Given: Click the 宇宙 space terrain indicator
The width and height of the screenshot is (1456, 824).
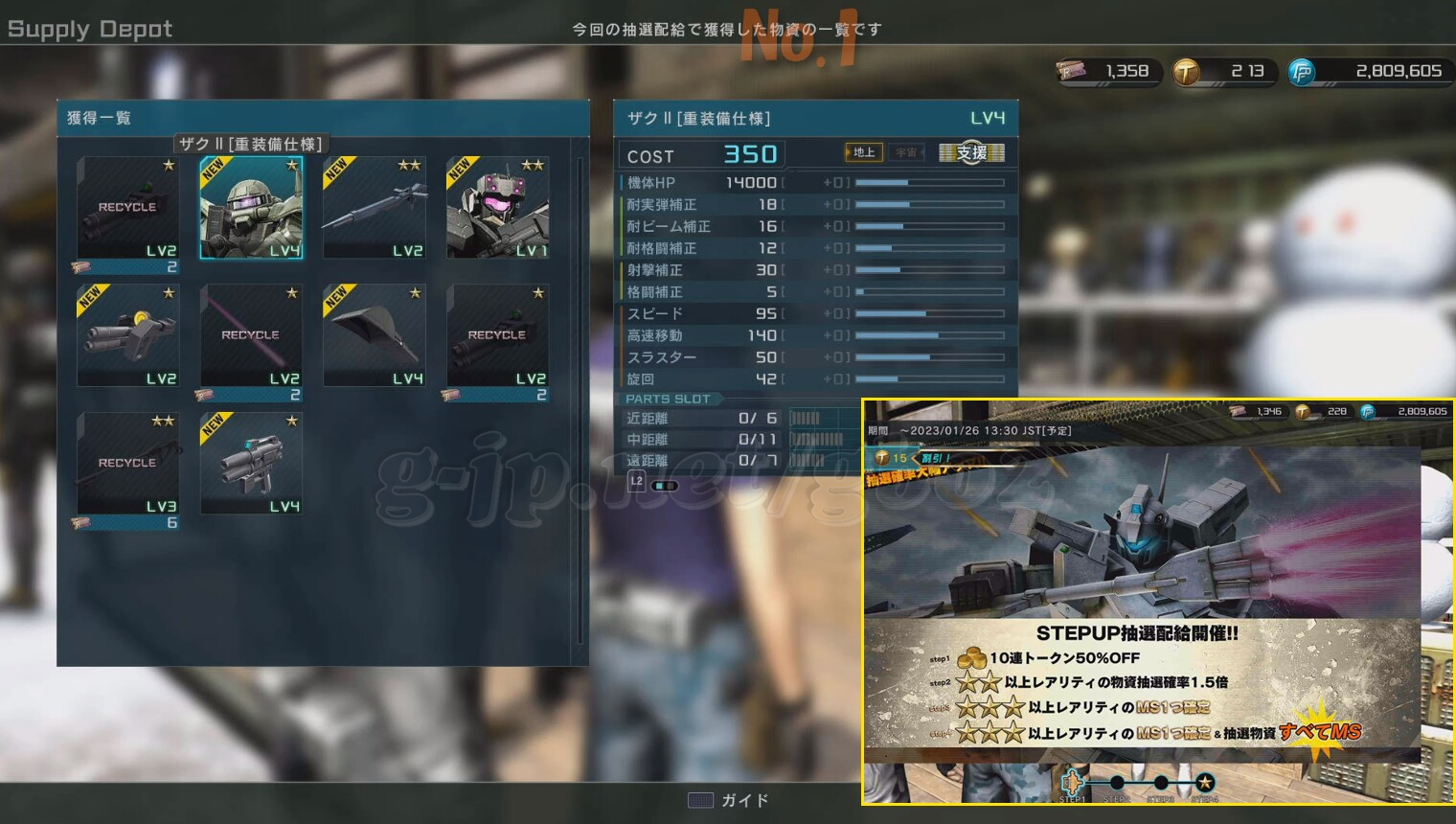Looking at the screenshot, I should click(x=906, y=152).
